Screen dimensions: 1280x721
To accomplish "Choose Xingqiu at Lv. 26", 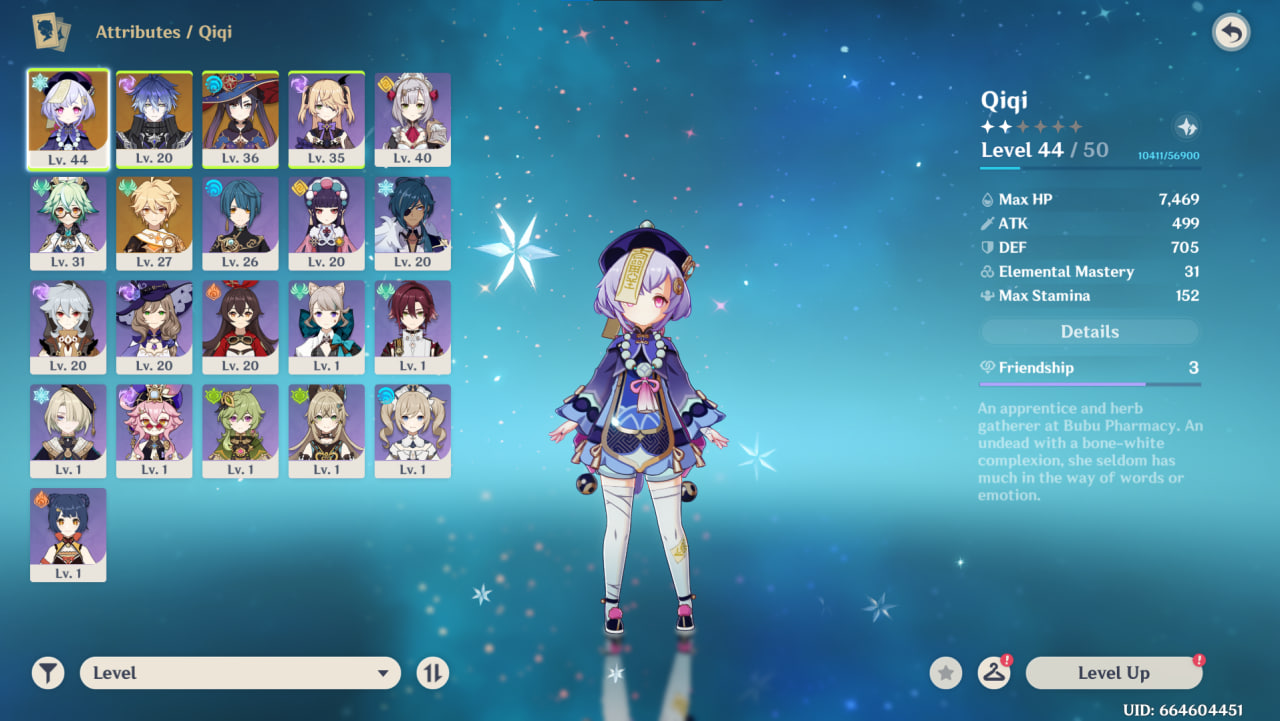I will 240,222.
